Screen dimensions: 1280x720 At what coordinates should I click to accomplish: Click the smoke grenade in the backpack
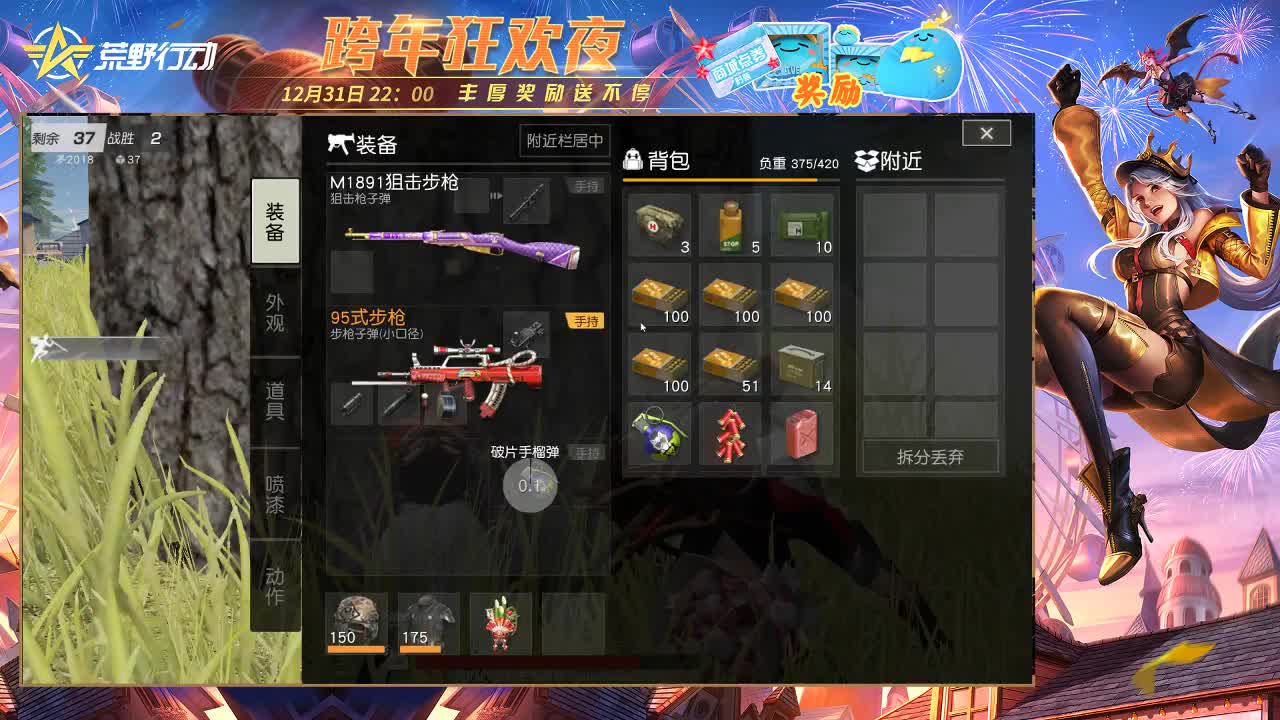pyautogui.click(x=658, y=435)
